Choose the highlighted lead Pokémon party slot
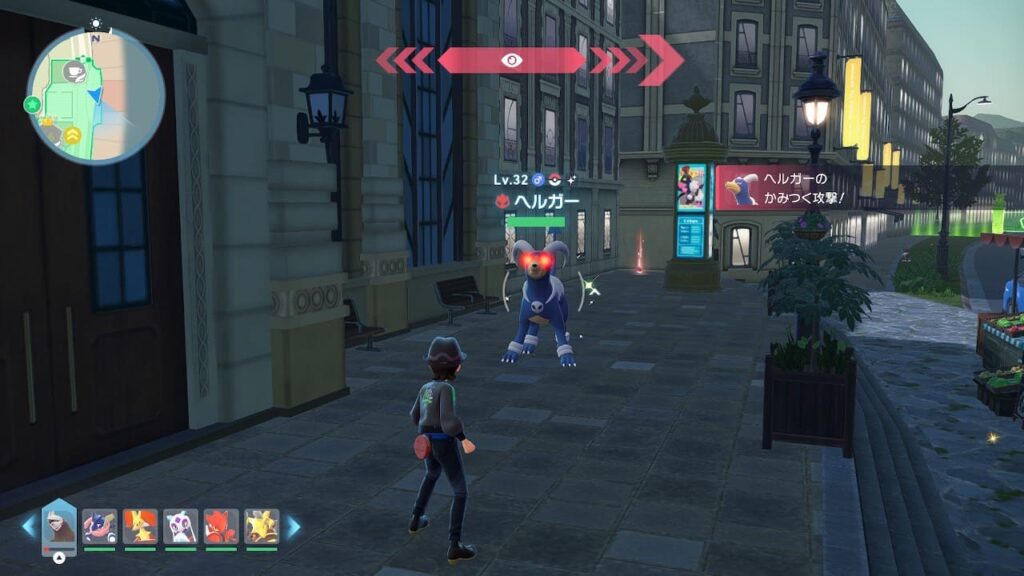 59,525
